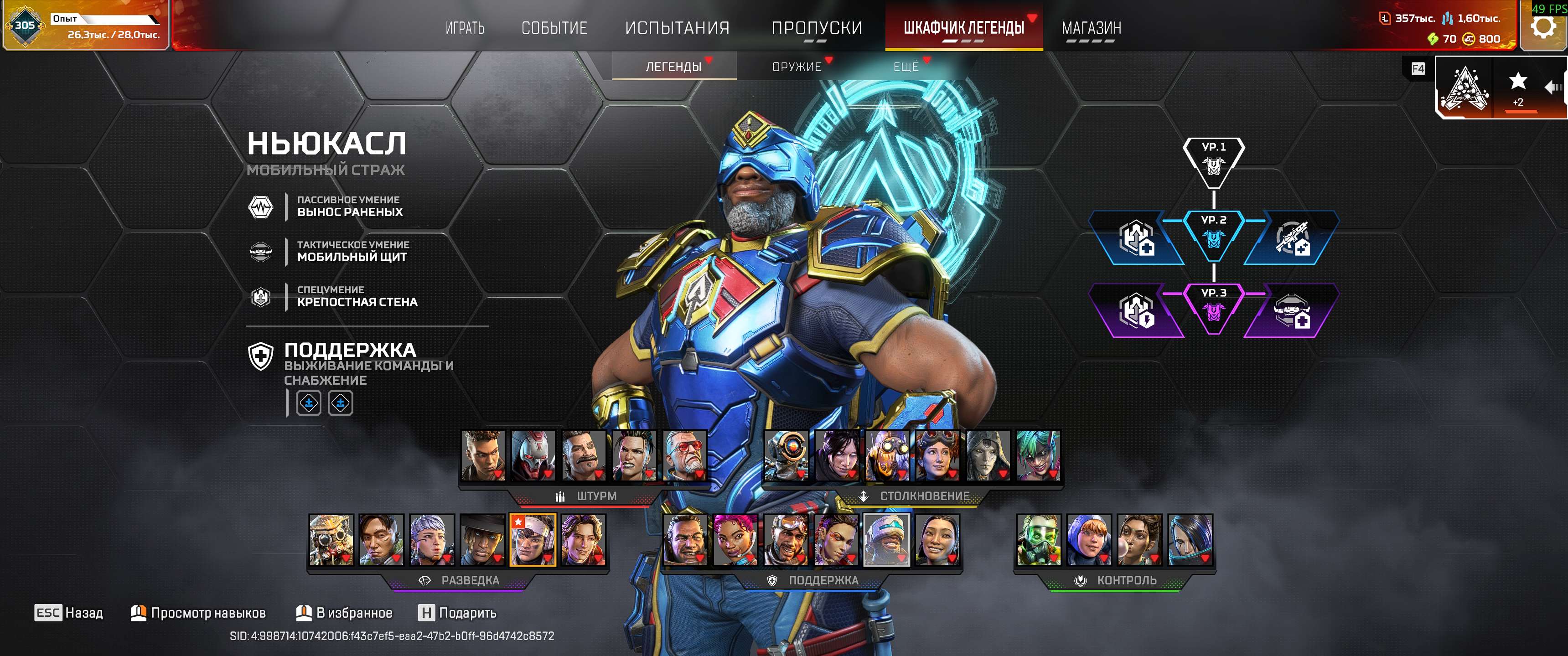Screen dimensions: 1568x656
Task: Toggle the favorite star on the legend banner
Action: pos(1518,80)
